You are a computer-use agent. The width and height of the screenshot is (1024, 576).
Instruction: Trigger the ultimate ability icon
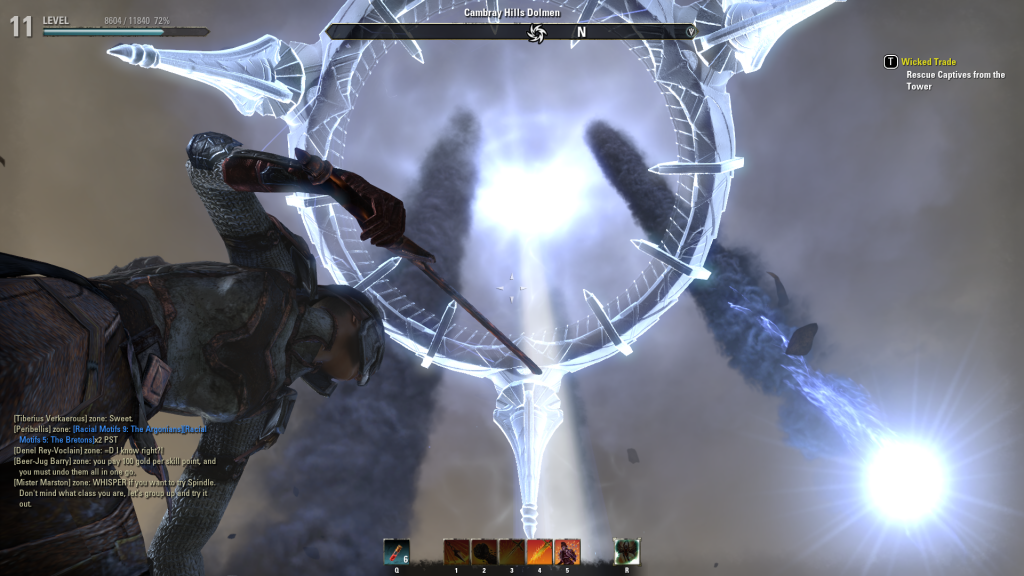click(x=627, y=551)
